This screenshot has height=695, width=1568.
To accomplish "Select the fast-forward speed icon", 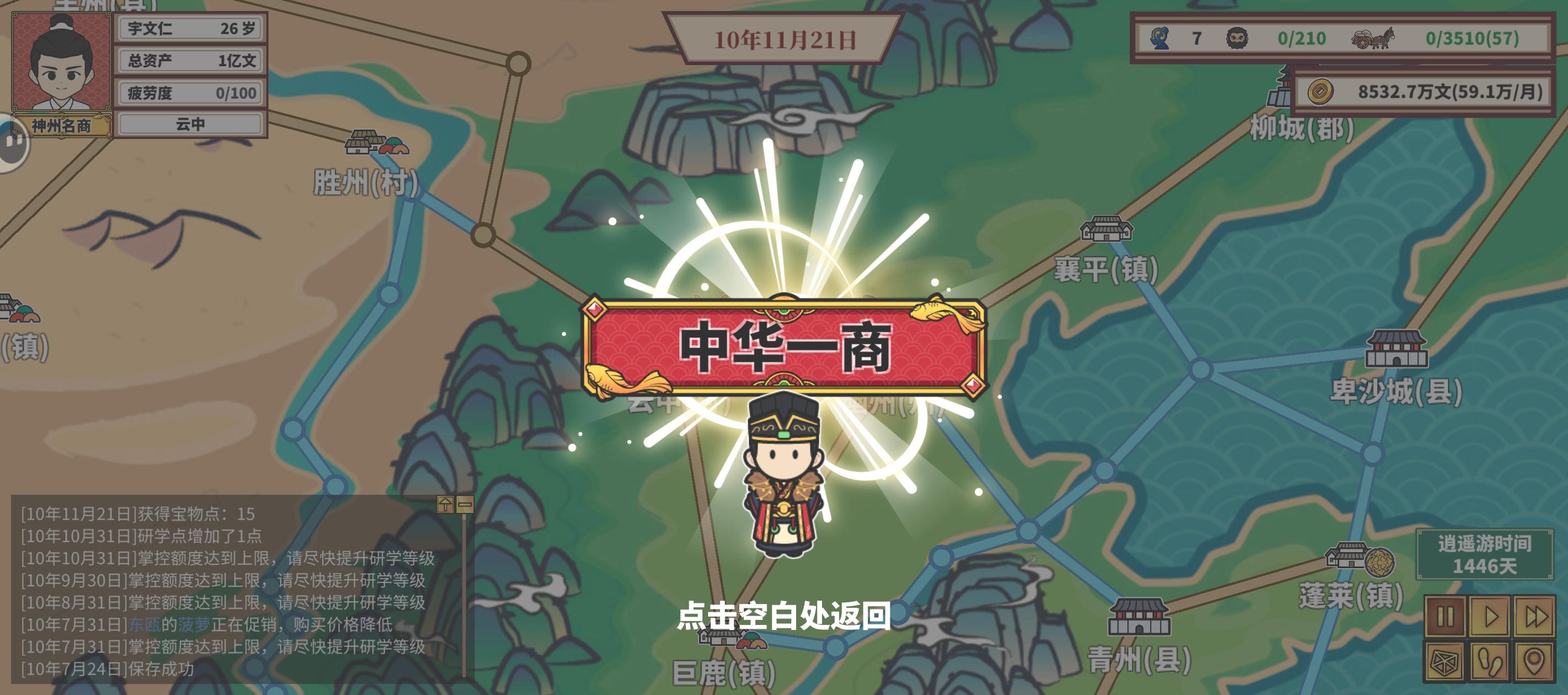I will pos(1534,616).
